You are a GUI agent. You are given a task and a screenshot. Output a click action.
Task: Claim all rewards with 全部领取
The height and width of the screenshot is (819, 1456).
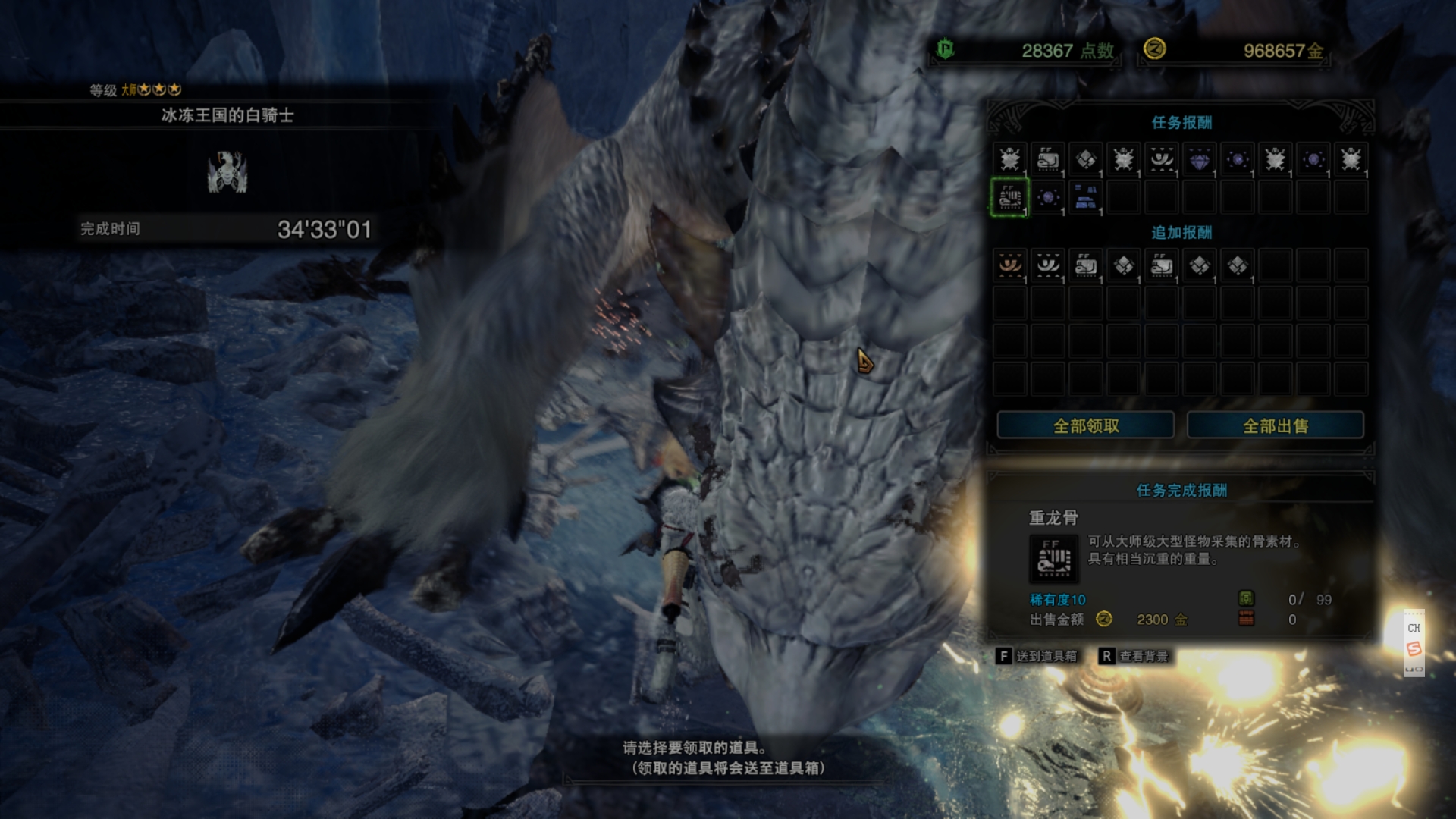tap(1085, 425)
